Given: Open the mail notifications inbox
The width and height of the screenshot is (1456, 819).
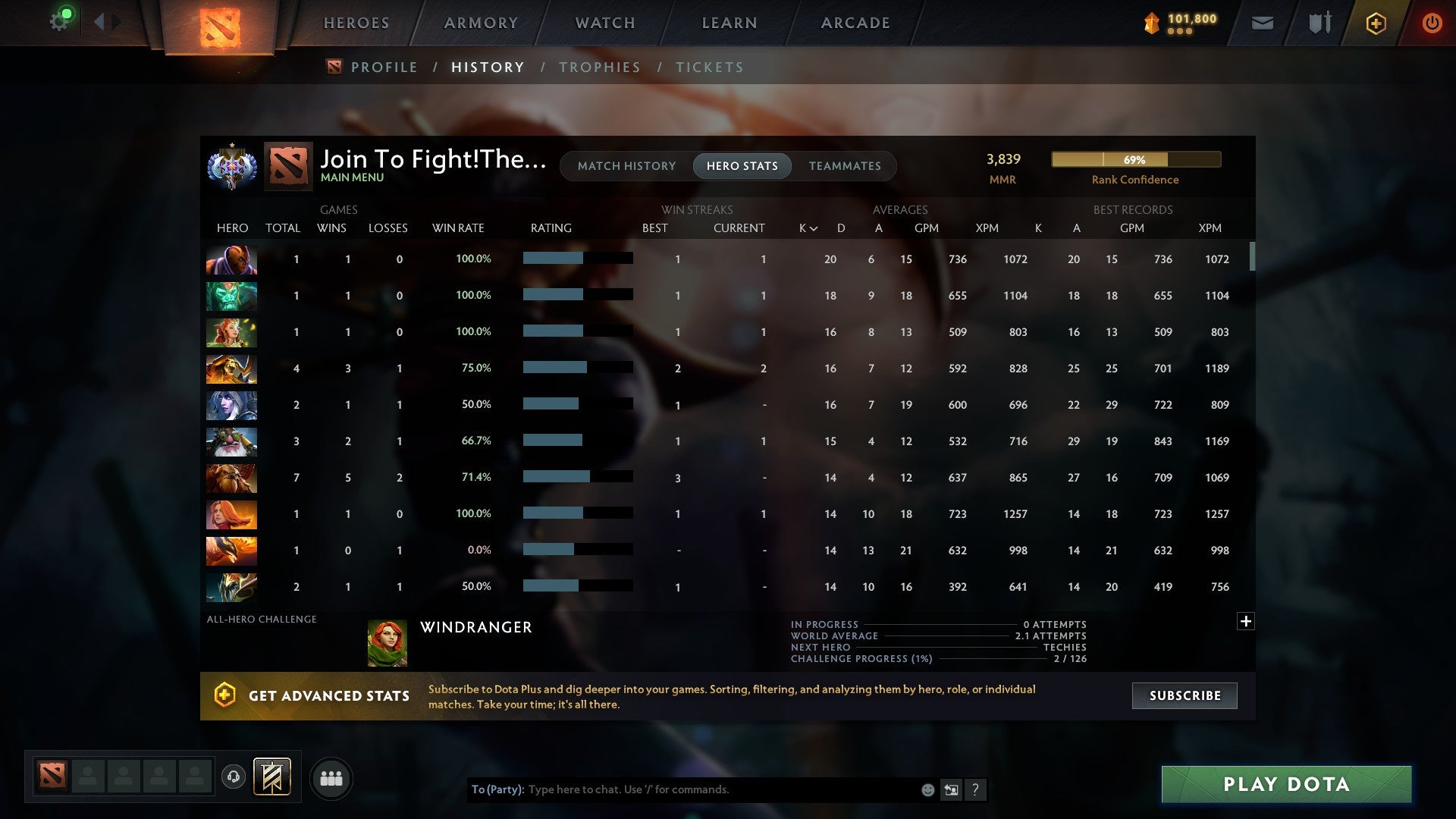Looking at the screenshot, I should [x=1262, y=23].
